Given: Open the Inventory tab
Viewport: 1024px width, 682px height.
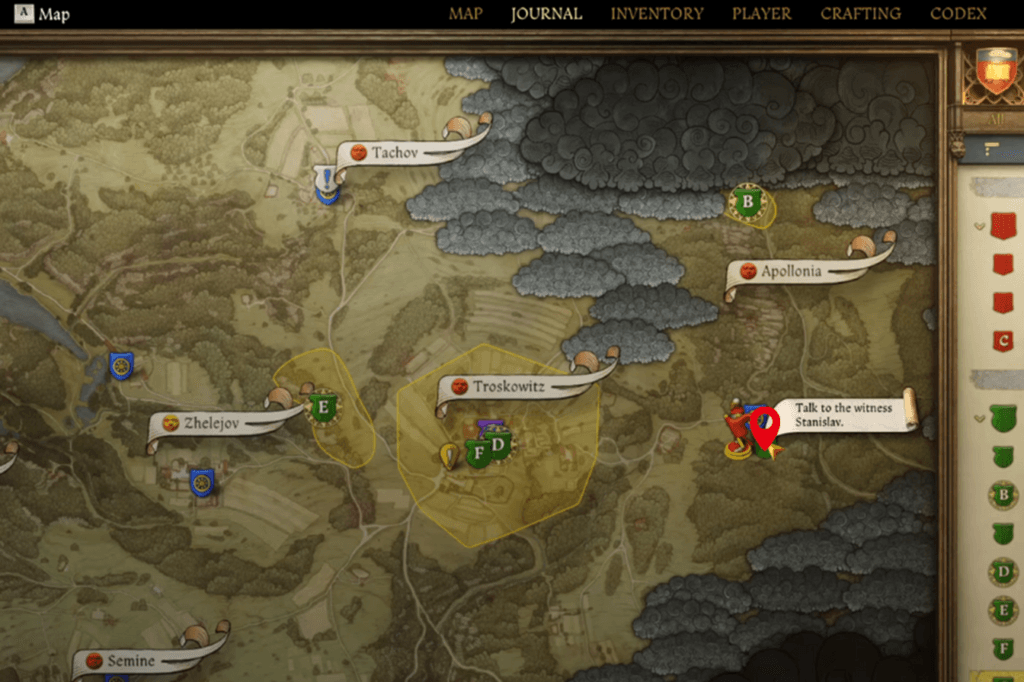Looking at the screenshot, I should [657, 14].
